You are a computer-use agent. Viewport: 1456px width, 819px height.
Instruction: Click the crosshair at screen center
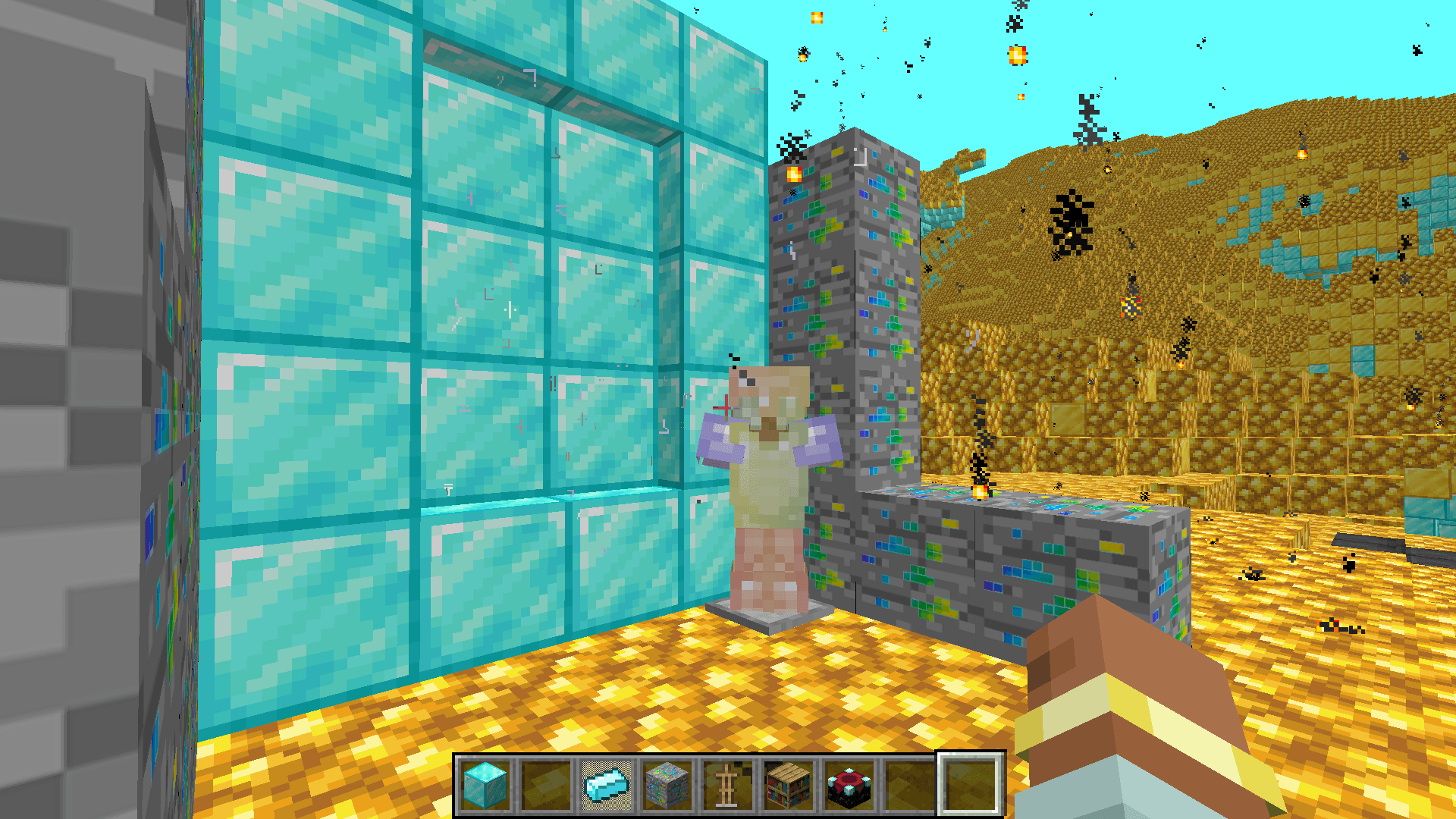pos(726,408)
